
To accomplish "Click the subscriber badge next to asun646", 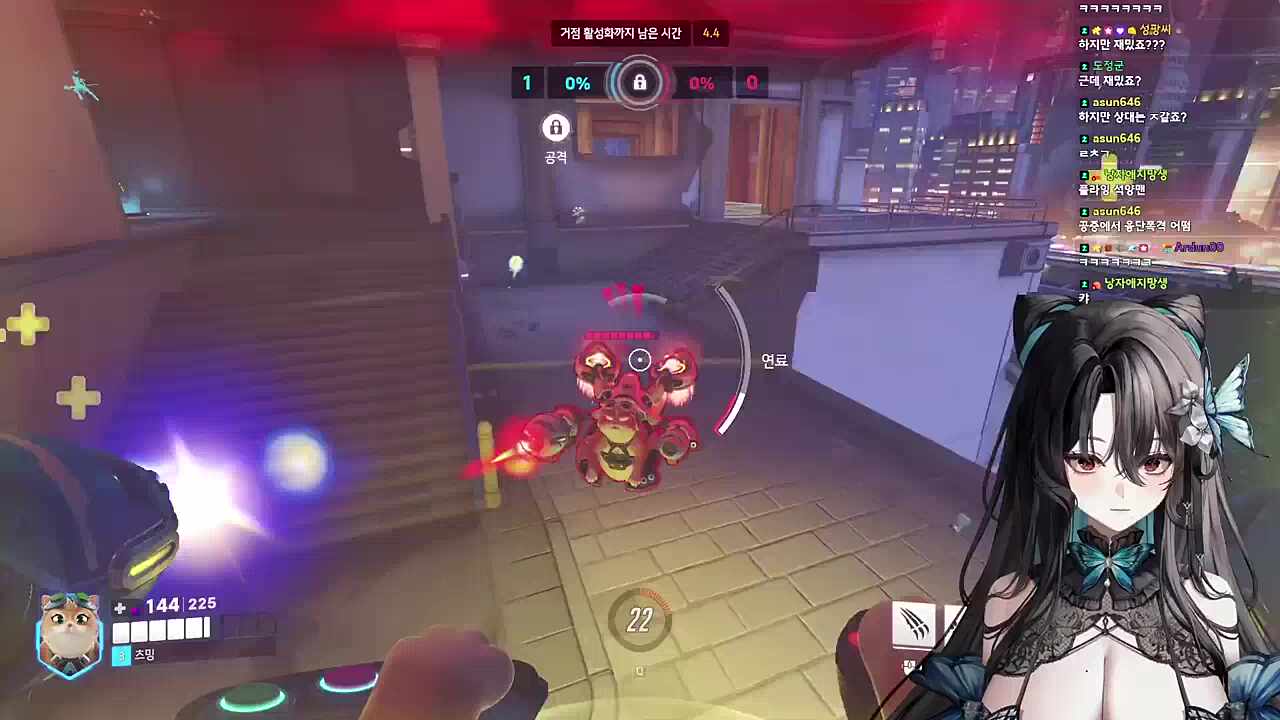I will point(1083,102).
